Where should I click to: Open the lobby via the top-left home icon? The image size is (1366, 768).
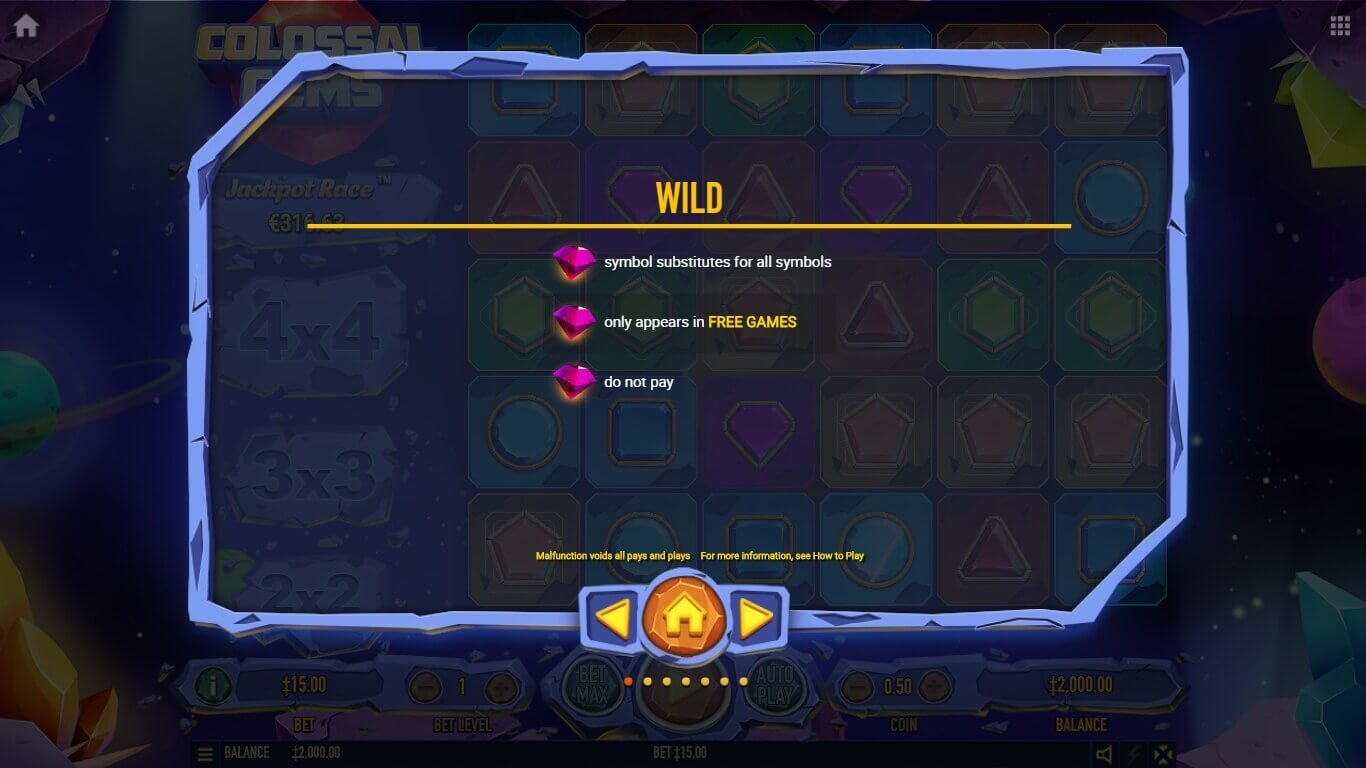tap(26, 26)
